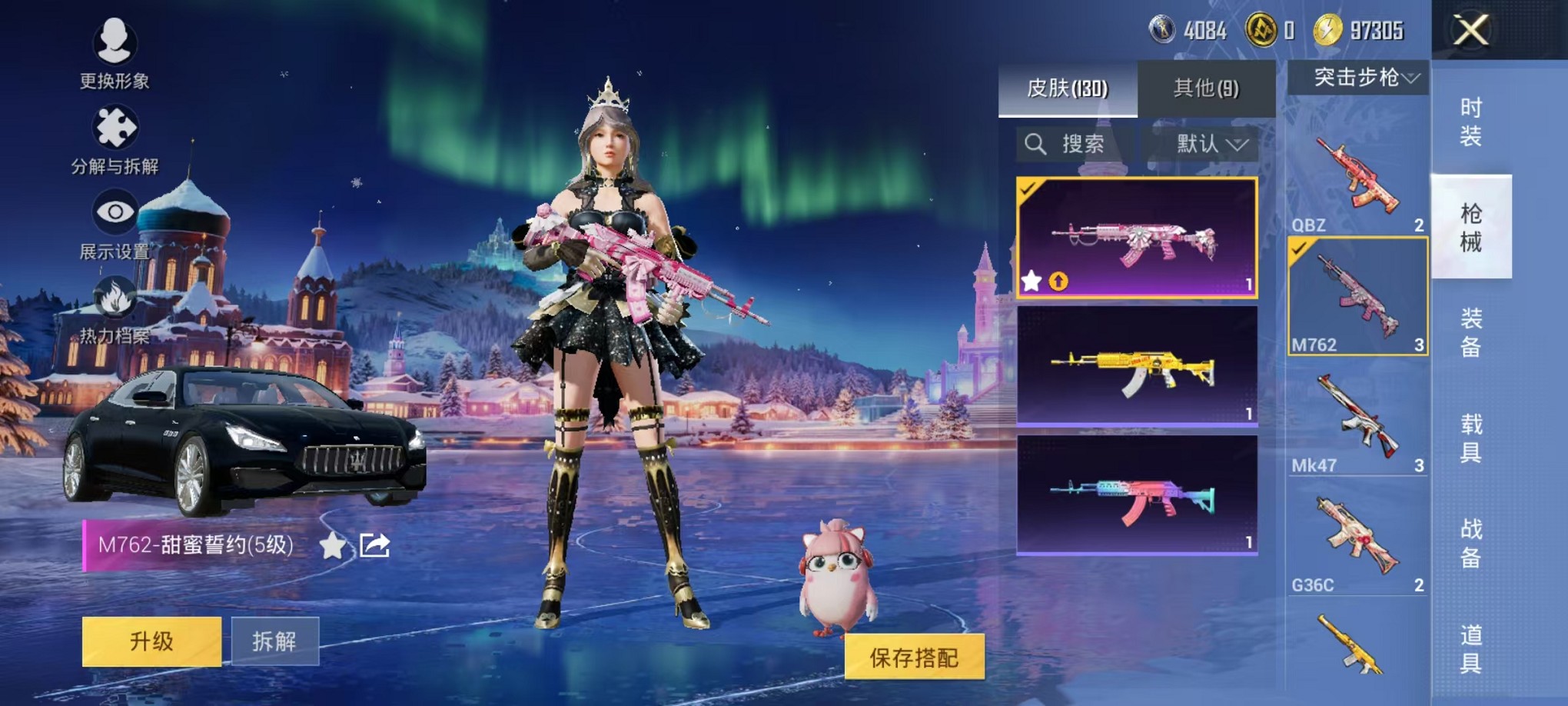Switch to the 其他(9) tab
Screen dimensions: 1568x706
1206,88
